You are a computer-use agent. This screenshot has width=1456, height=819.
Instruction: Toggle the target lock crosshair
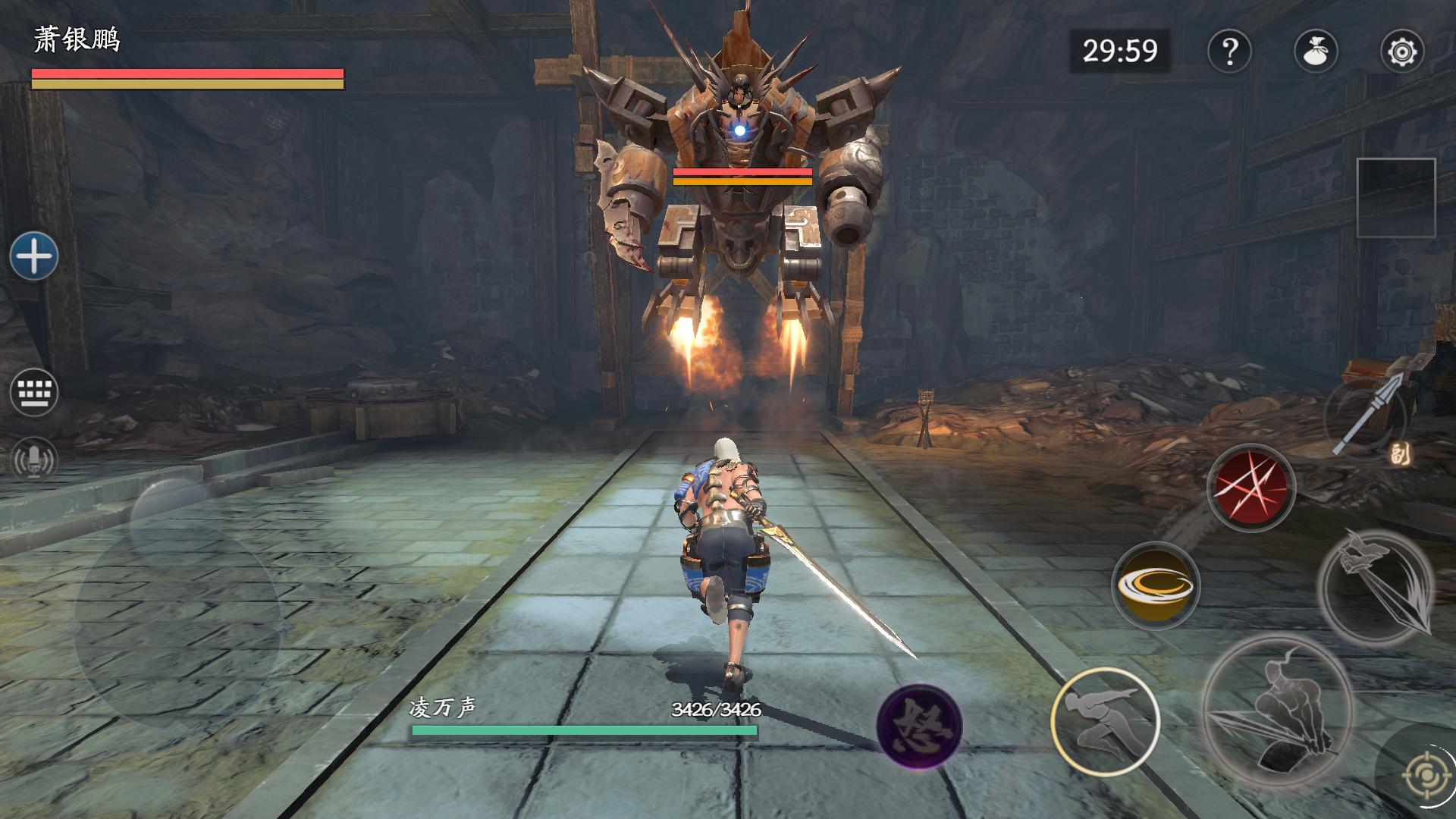click(1418, 775)
